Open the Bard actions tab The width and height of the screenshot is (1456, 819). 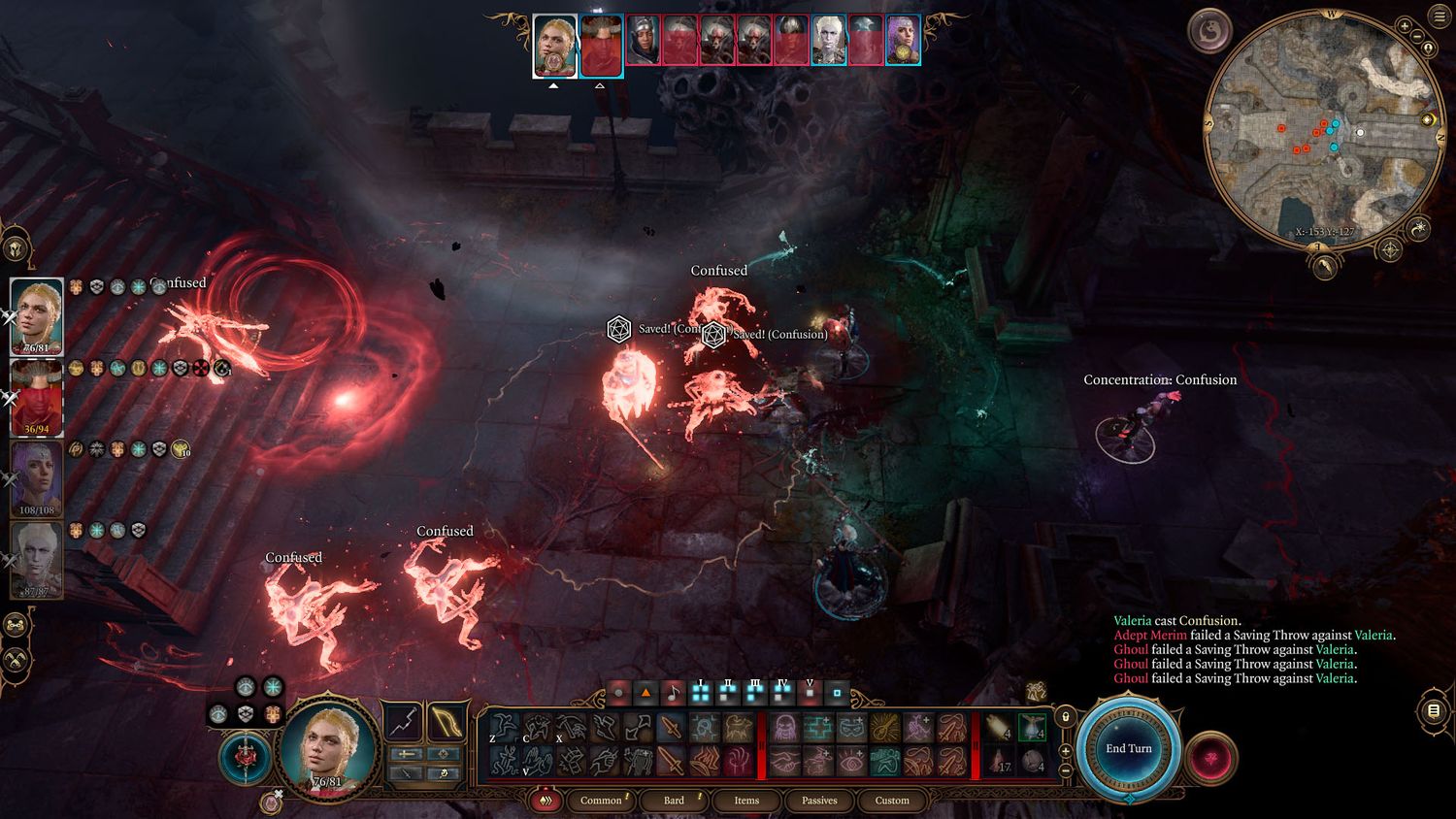674,801
